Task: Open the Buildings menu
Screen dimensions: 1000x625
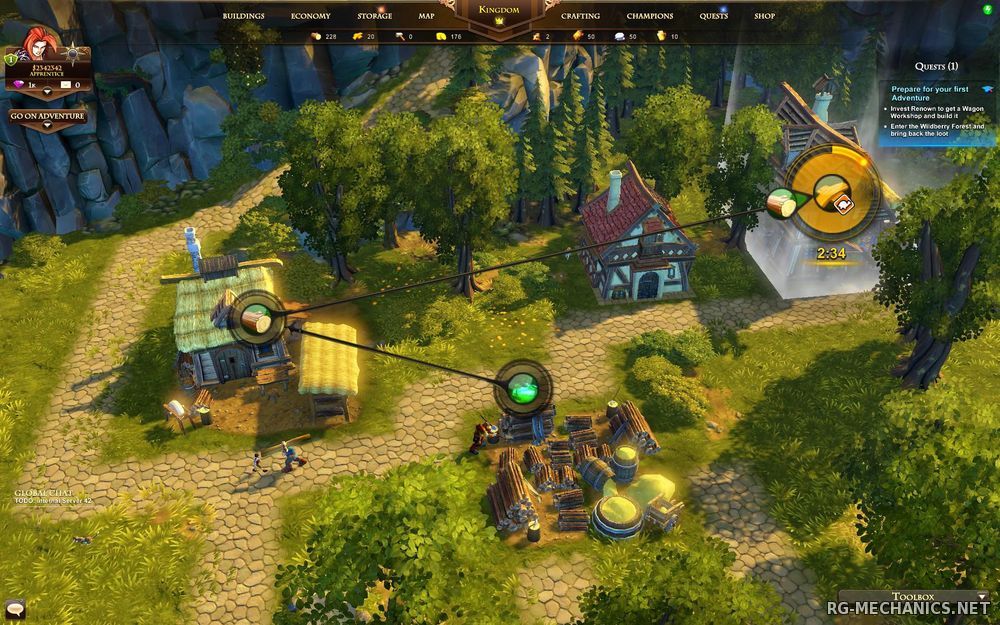Action: (244, 16)
